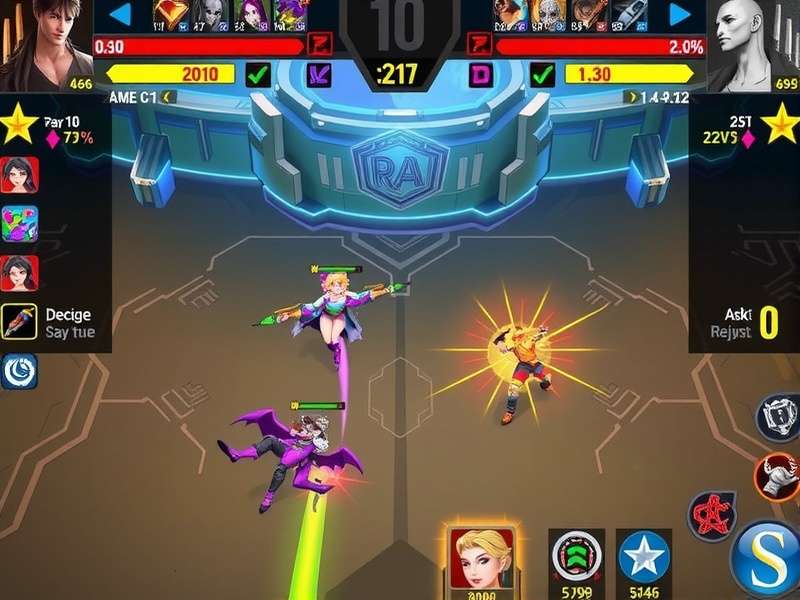
Task: Activate the green chevron ability
Action: click(x=577, y=557)
